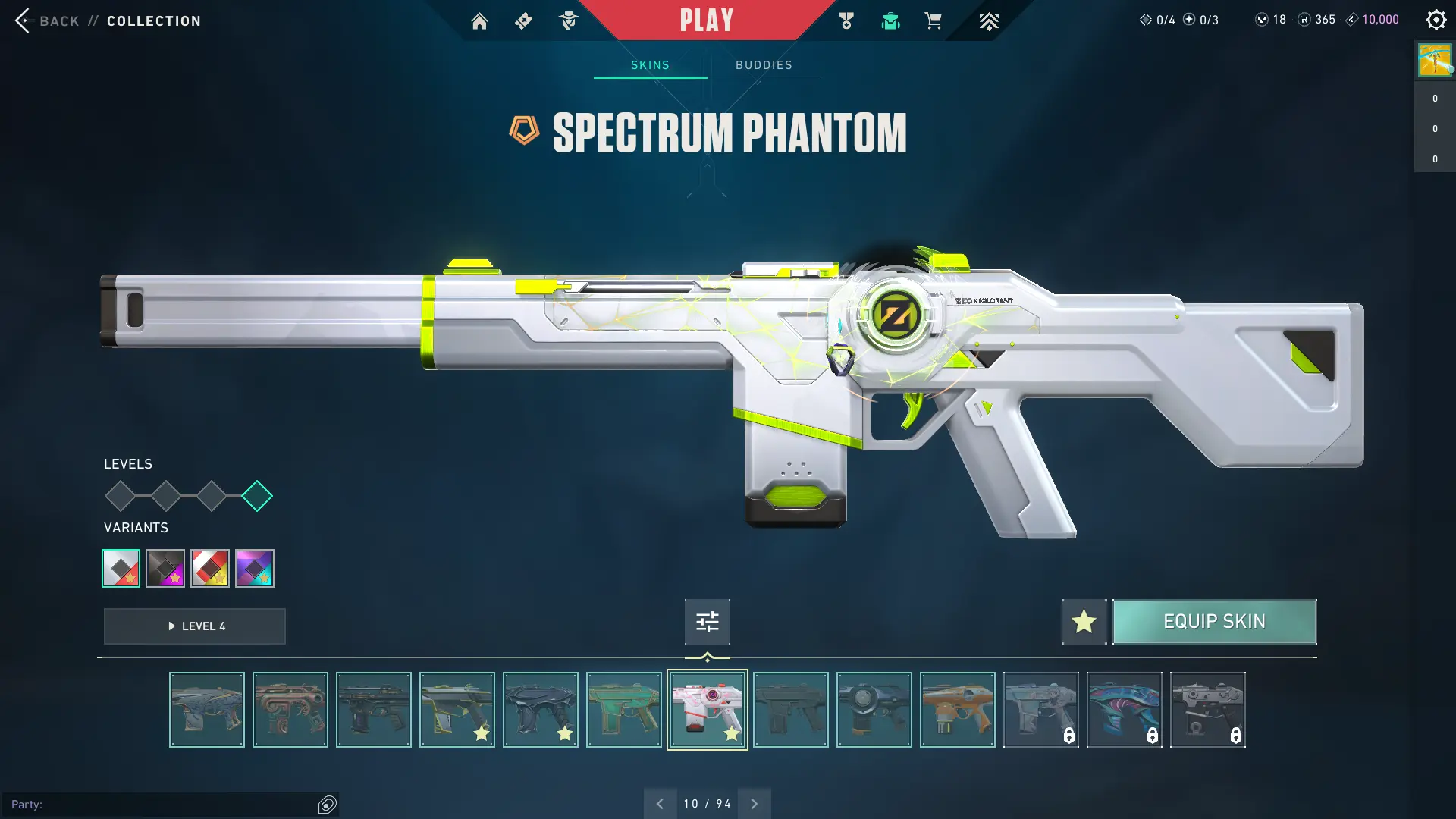Screen dimensions: 1456x819
Task: Choose the purple and blue variant
Action: click(x=255, y=568)
